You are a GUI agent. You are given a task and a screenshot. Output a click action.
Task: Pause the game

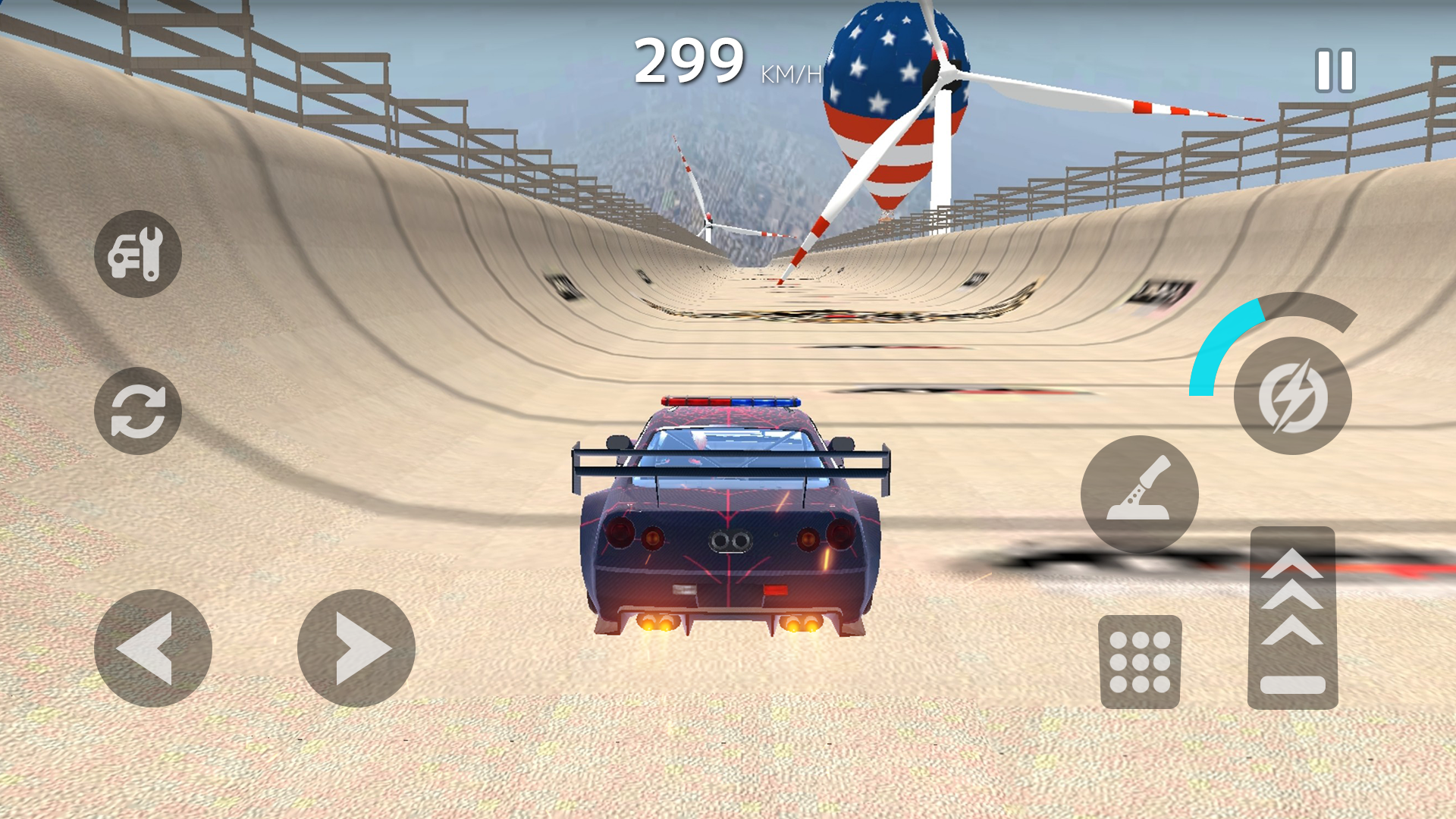click(x=1335, y=71)
